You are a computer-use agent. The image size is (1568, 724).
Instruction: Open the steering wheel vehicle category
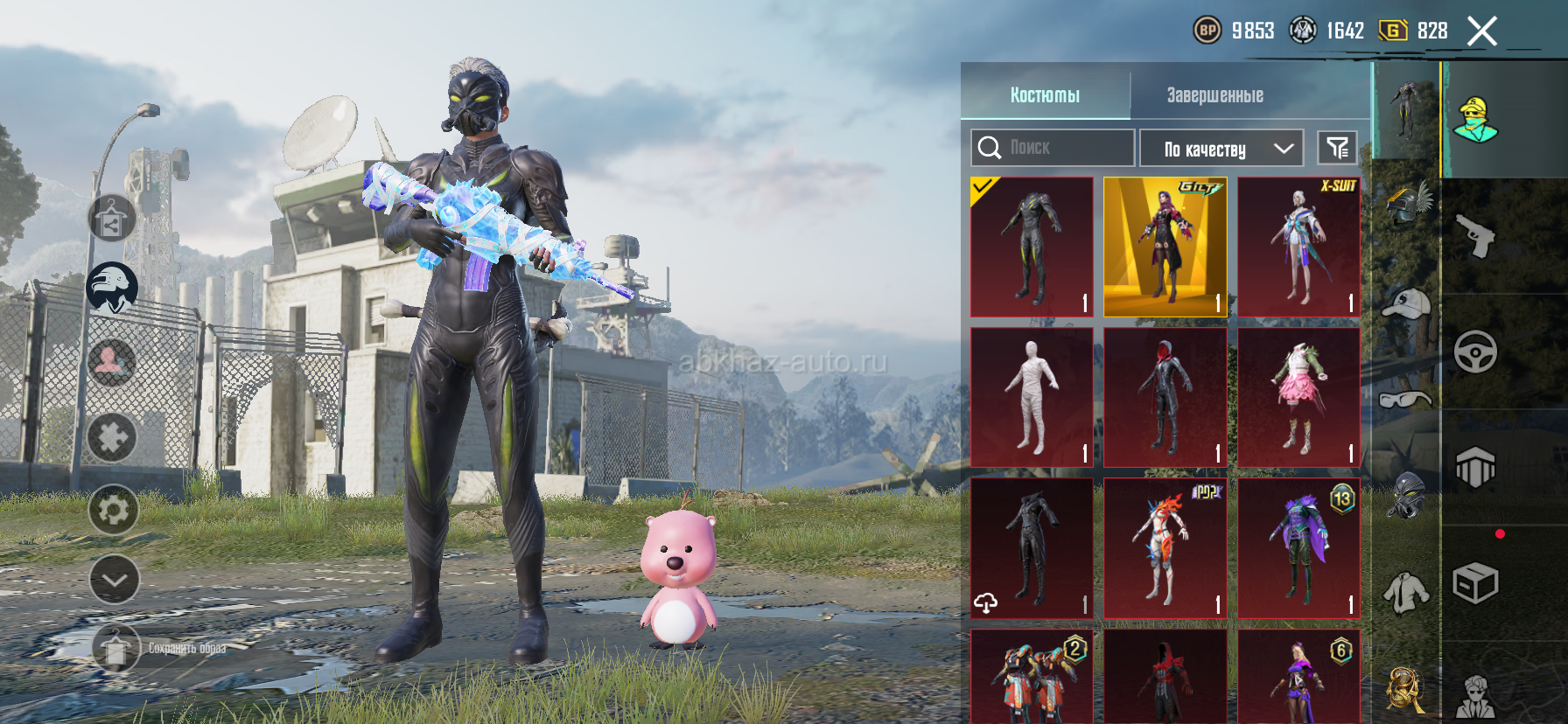[1475, 352]
